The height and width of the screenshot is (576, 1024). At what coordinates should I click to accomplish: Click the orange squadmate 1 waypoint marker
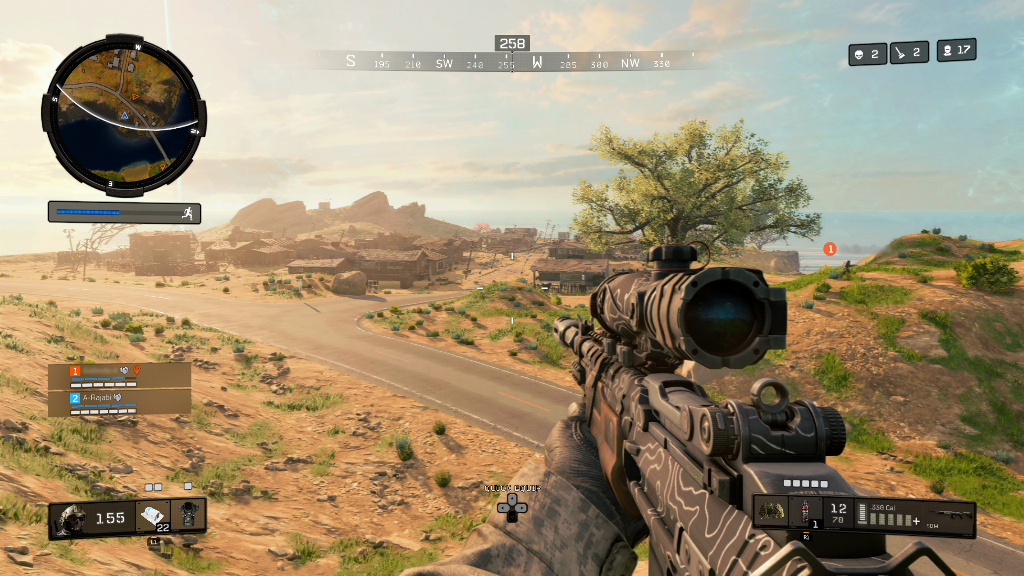[x=829, y=249]
